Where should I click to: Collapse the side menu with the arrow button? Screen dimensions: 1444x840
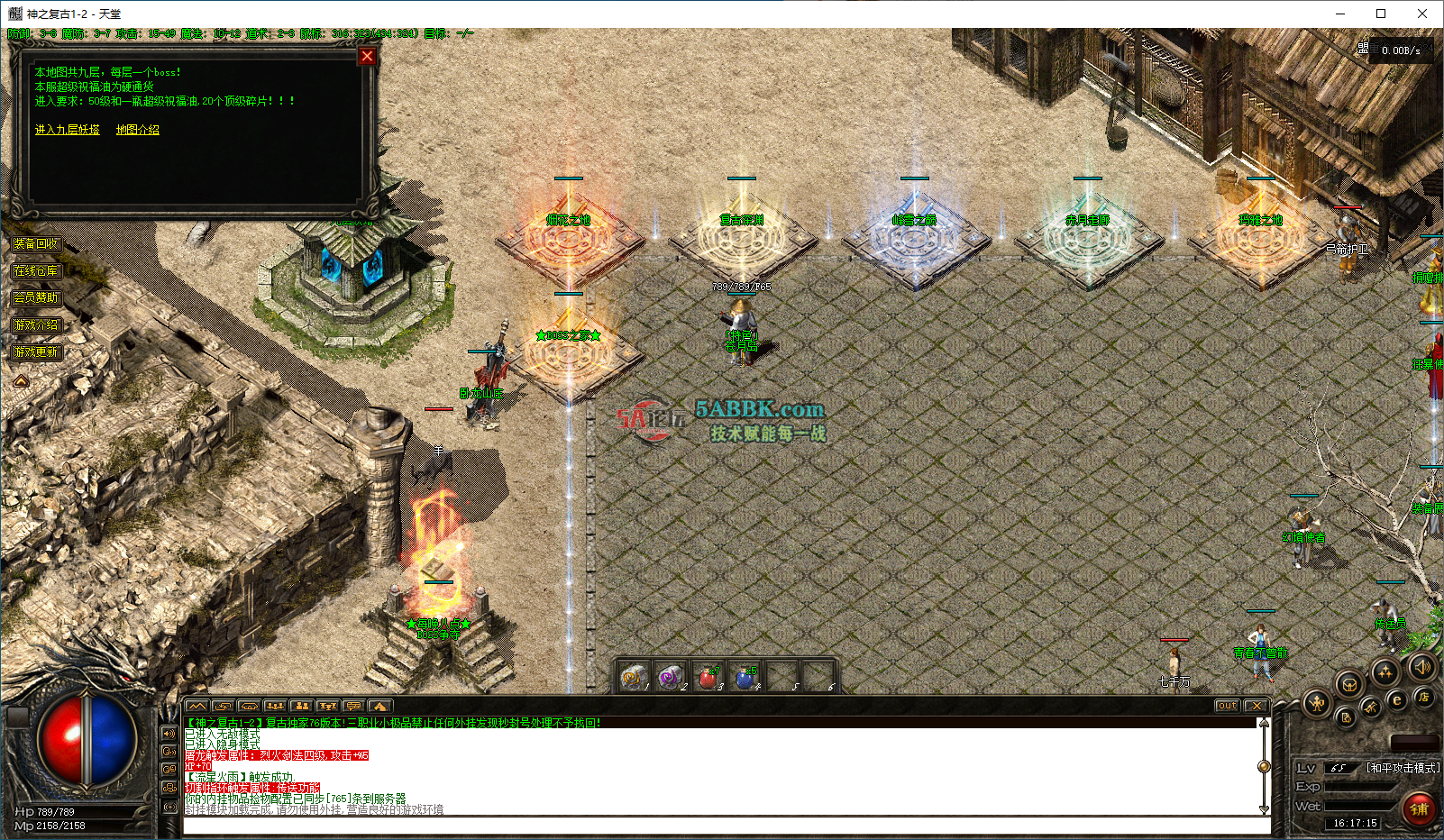pyautogui.click(x=21, y=381)
